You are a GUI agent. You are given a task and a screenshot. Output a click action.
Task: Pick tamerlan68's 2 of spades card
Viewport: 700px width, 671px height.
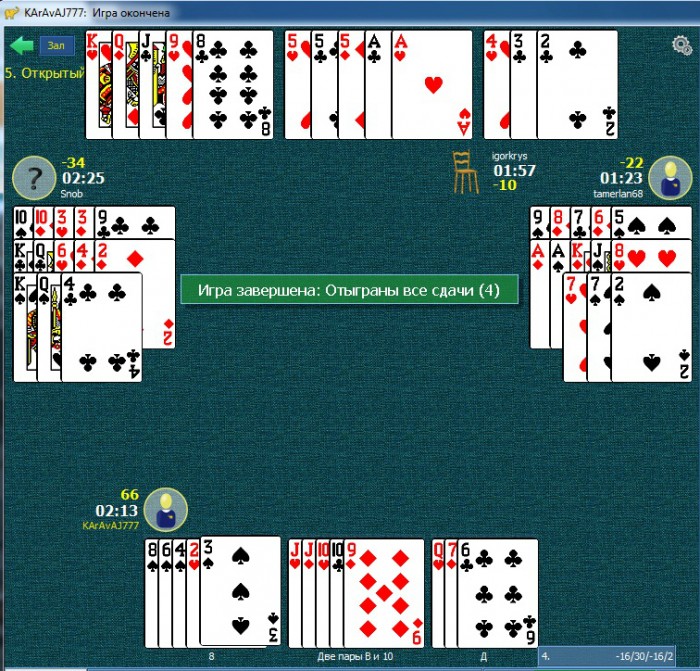click(x=651, y=325)
